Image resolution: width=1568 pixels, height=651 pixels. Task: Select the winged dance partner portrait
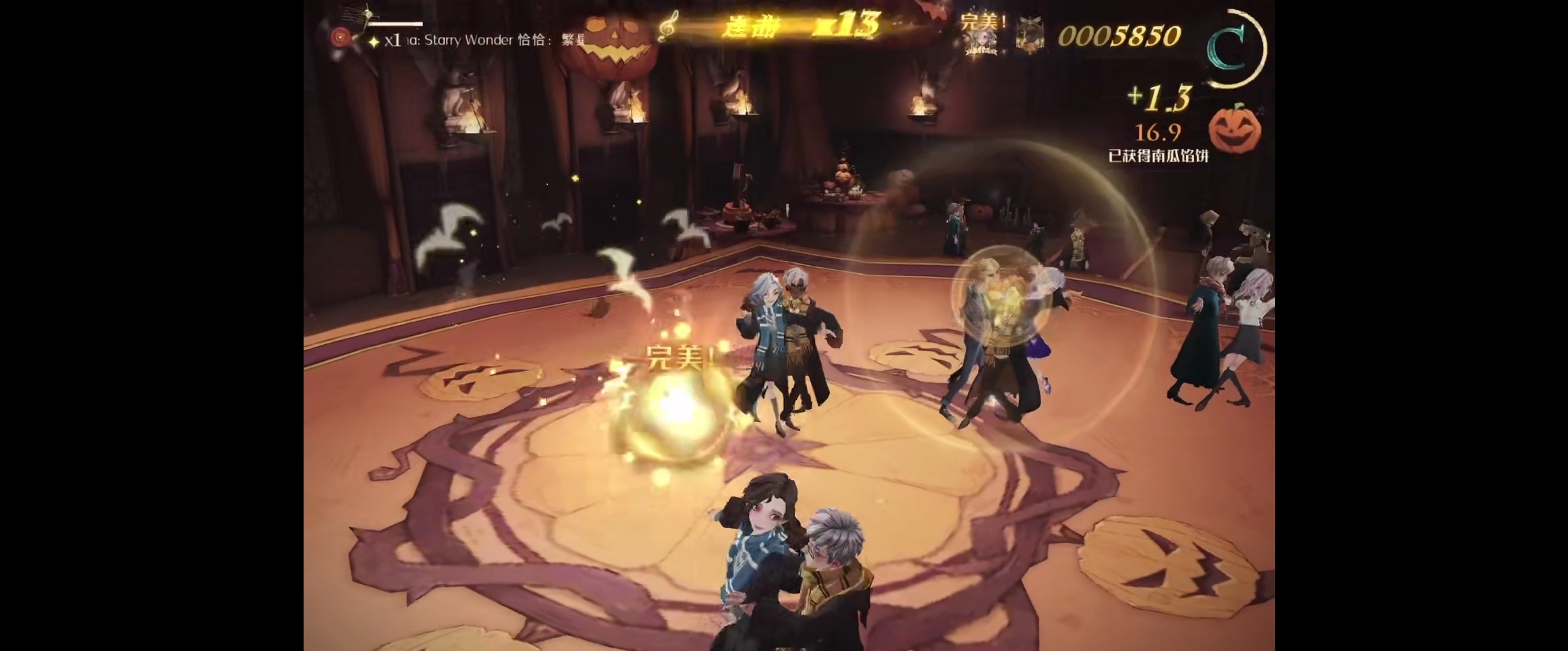pyautogui.click(x=1030, y=35)
